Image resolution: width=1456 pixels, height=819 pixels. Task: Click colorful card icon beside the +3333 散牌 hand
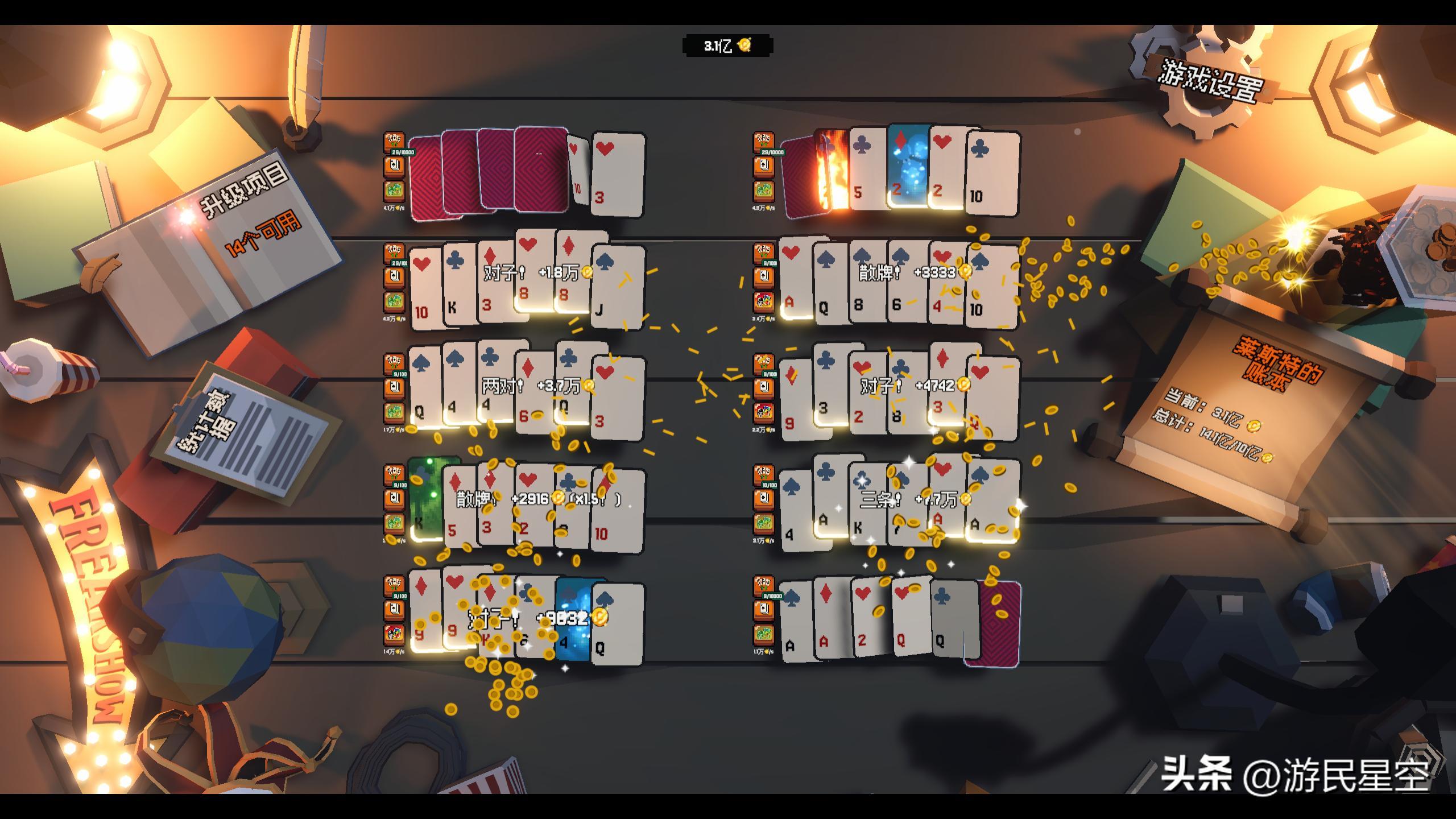764,301
